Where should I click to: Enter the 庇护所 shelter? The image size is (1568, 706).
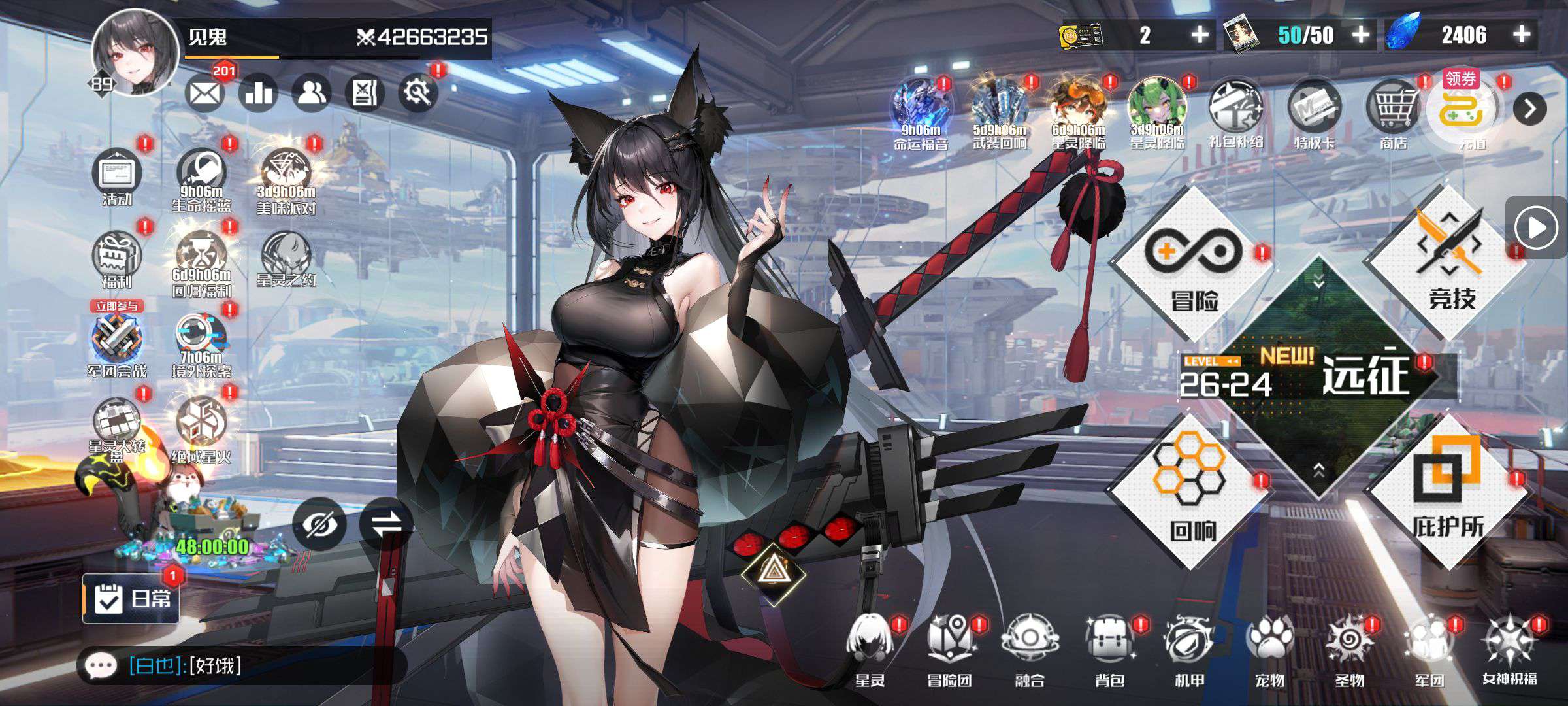(1448, 490)
